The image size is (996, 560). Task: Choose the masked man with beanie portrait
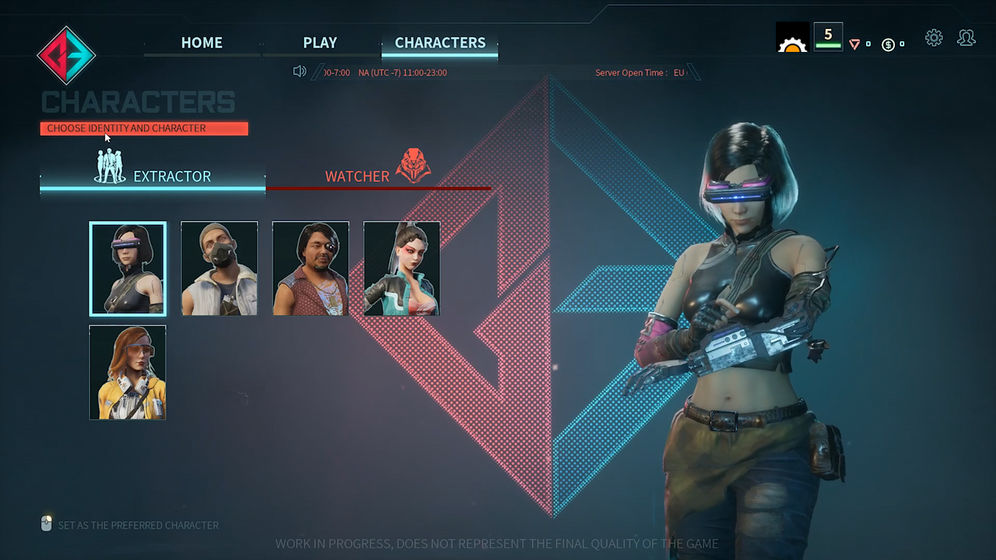tap(219, 269)
